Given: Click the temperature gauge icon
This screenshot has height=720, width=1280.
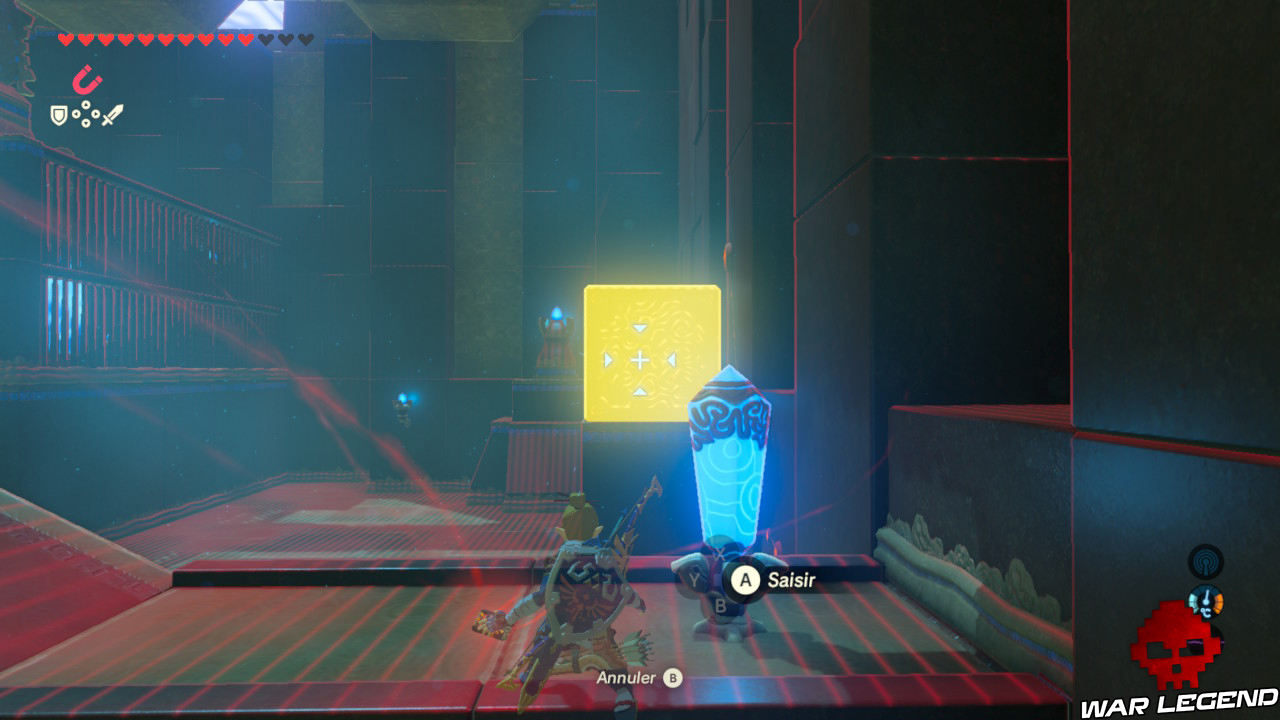Looking at the screenshot, I should click(x=1205, y=602).
